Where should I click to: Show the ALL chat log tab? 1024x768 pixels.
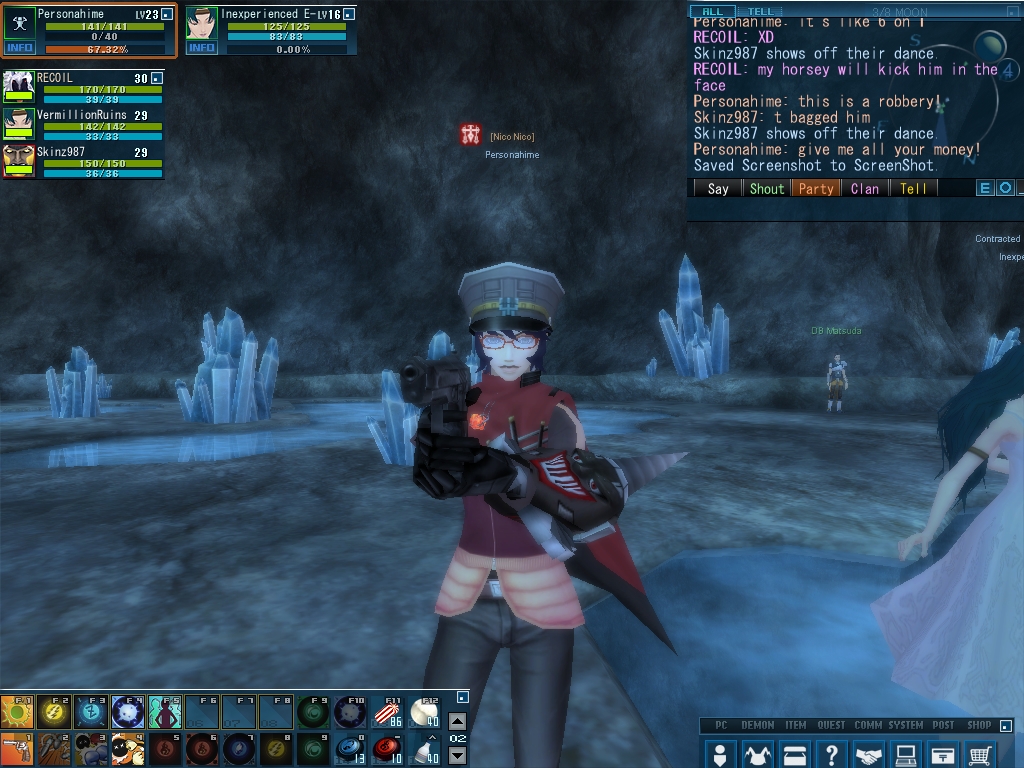[712, 11]
